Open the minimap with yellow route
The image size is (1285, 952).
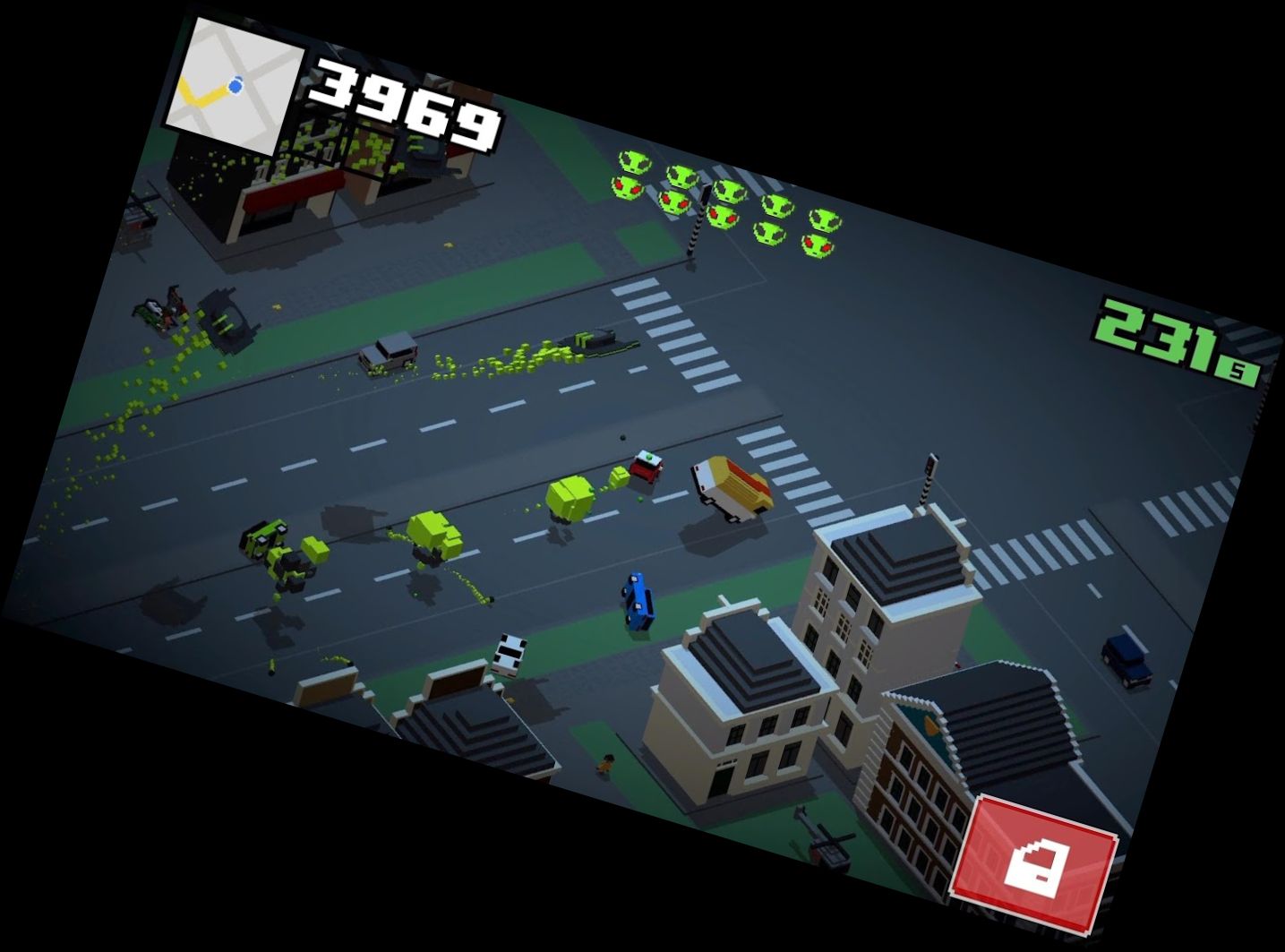(x=233, y=84)
